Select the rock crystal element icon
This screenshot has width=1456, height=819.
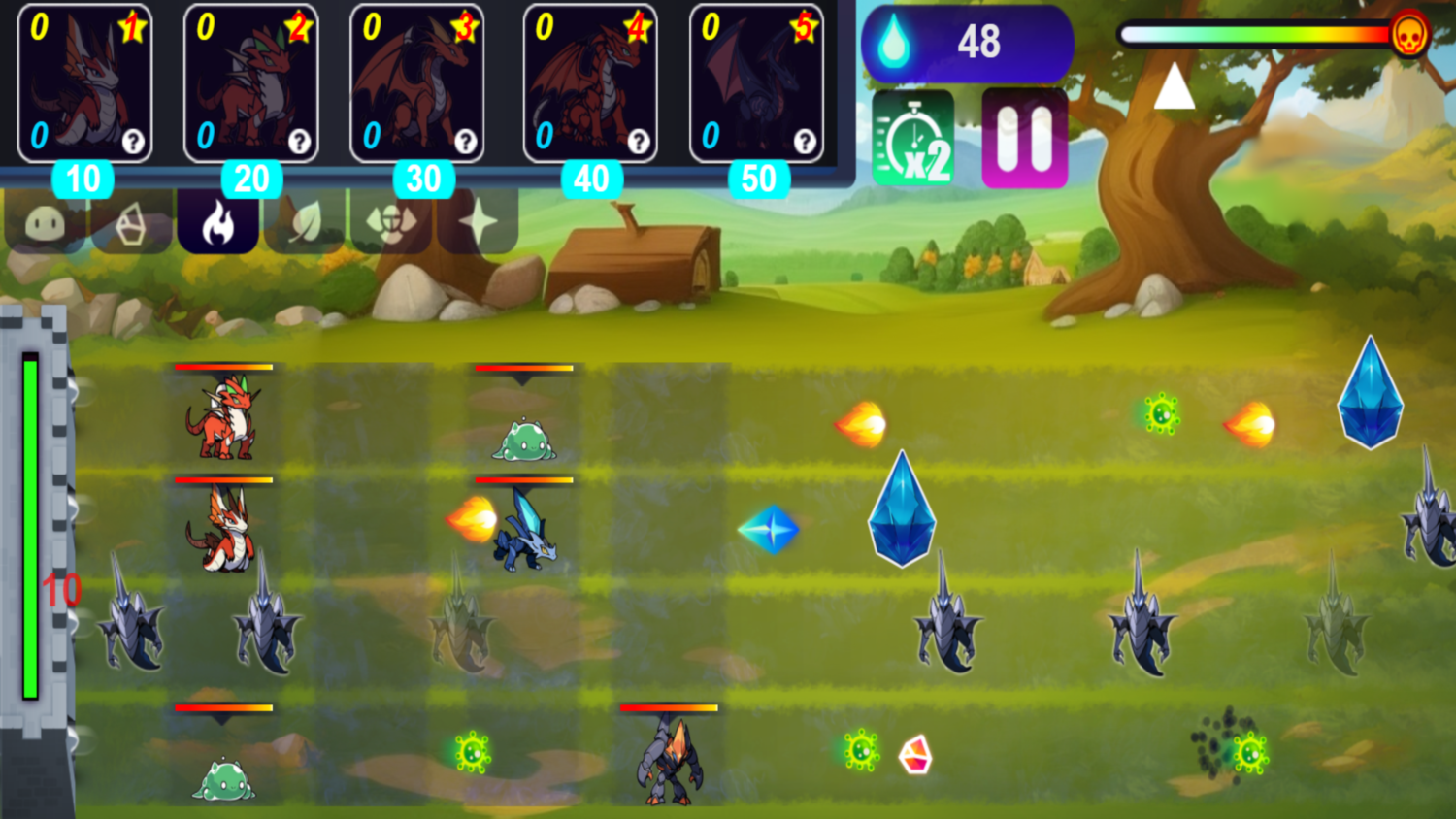pyautogui.click(x=131, y=225)
